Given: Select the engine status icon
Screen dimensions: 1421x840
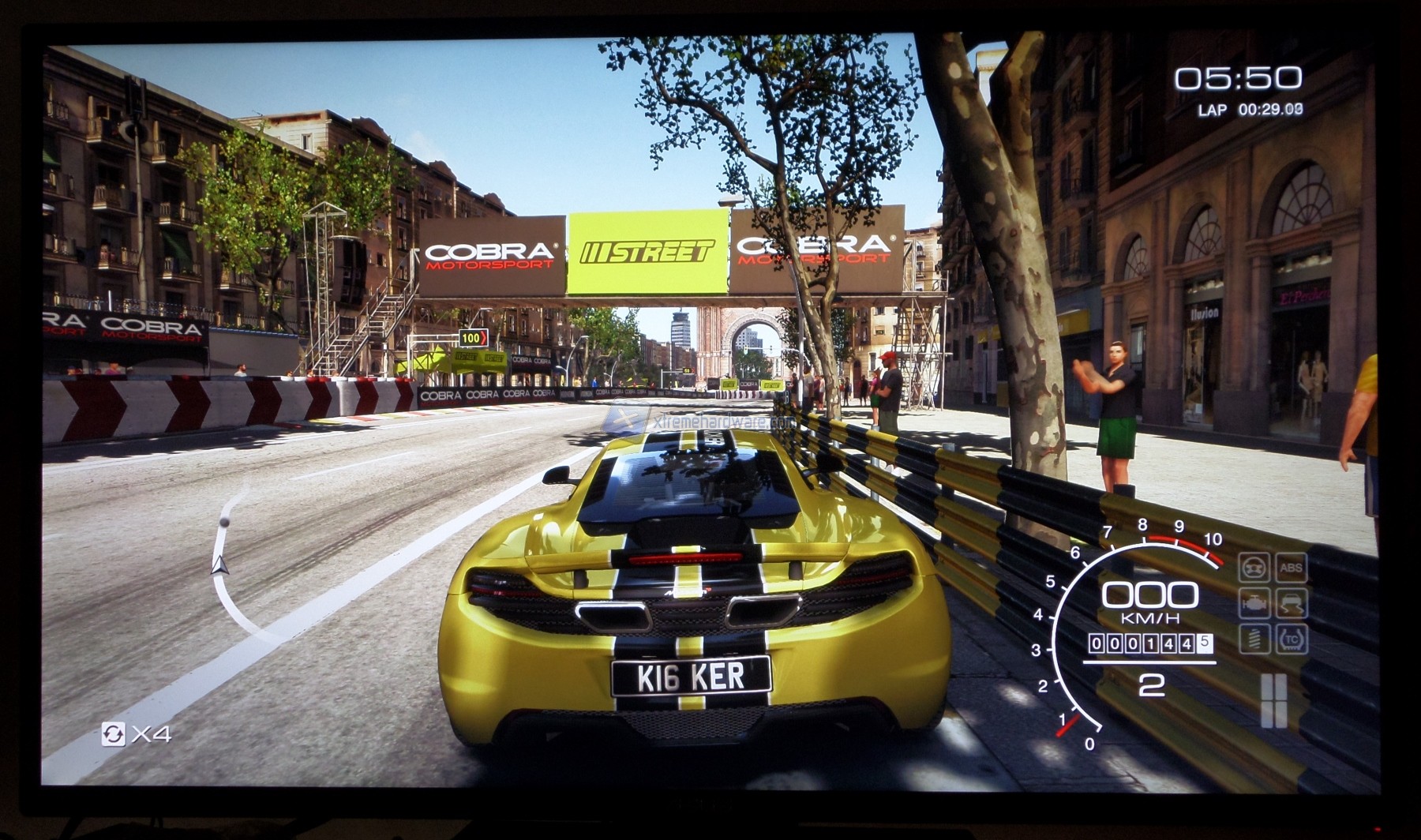Looking at the screenshot, I should tap(1254, 604).
